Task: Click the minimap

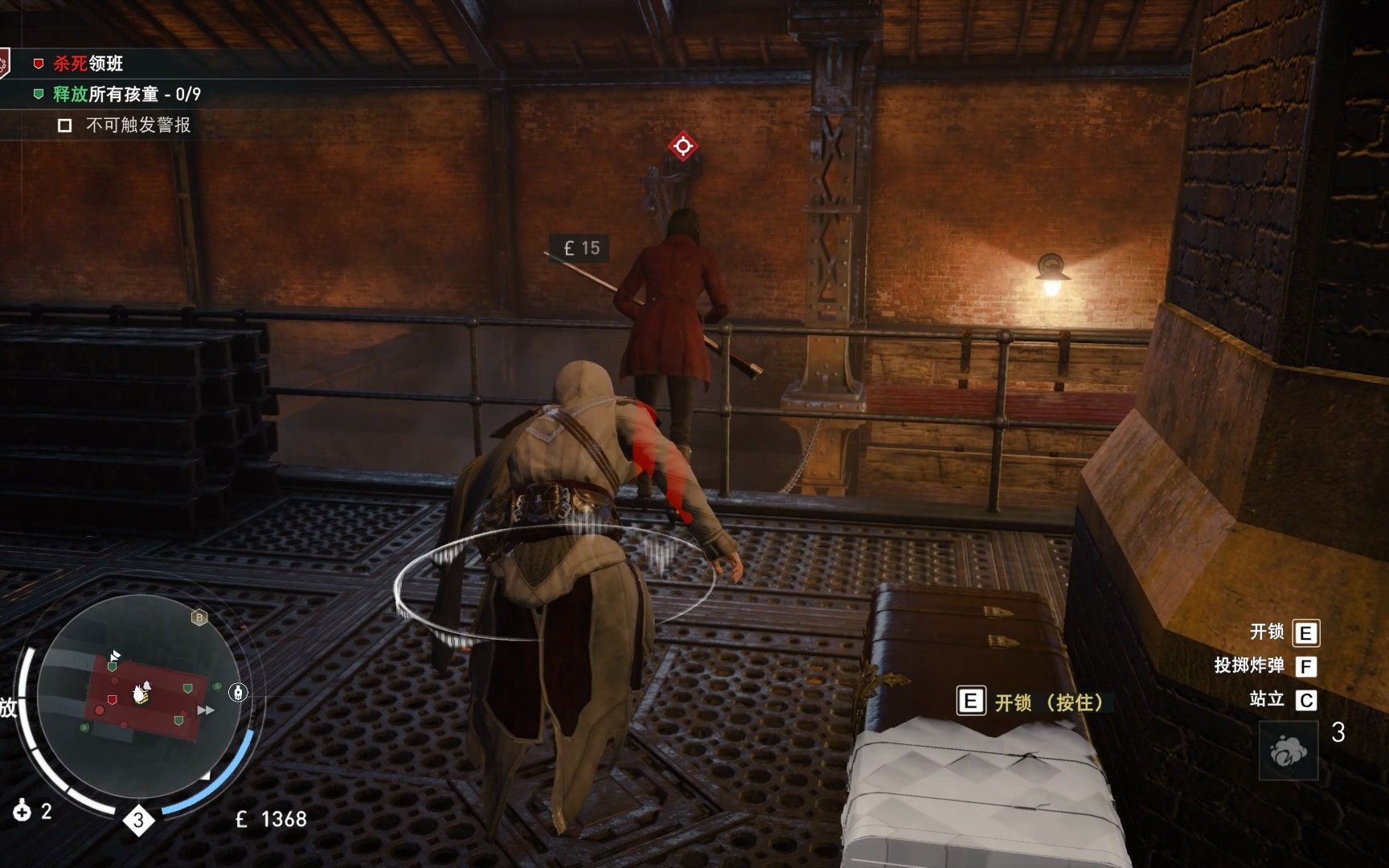Action: coord(138,695)
